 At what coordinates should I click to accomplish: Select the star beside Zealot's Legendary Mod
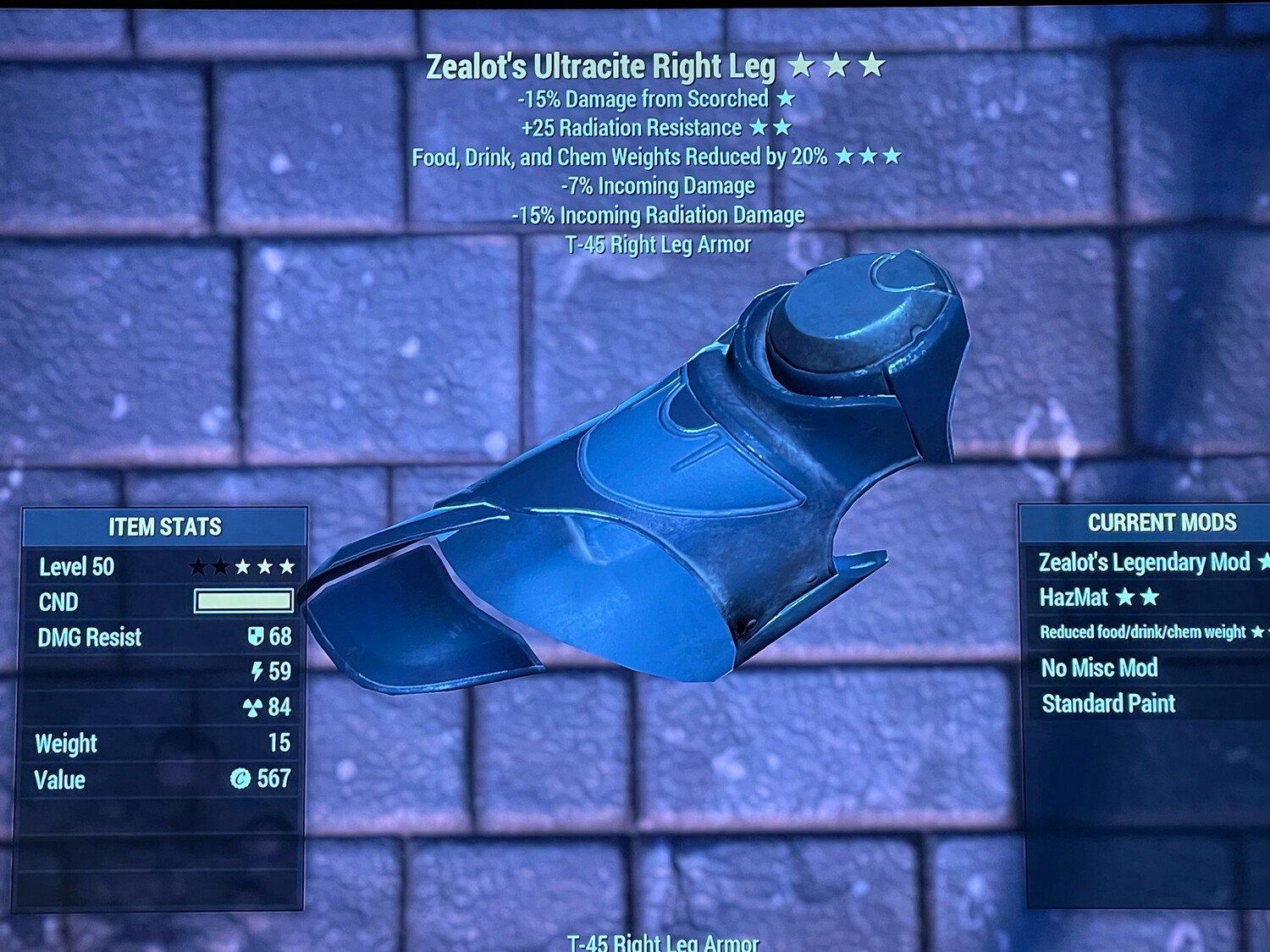pyautogui.click(x=1262, y=561)
